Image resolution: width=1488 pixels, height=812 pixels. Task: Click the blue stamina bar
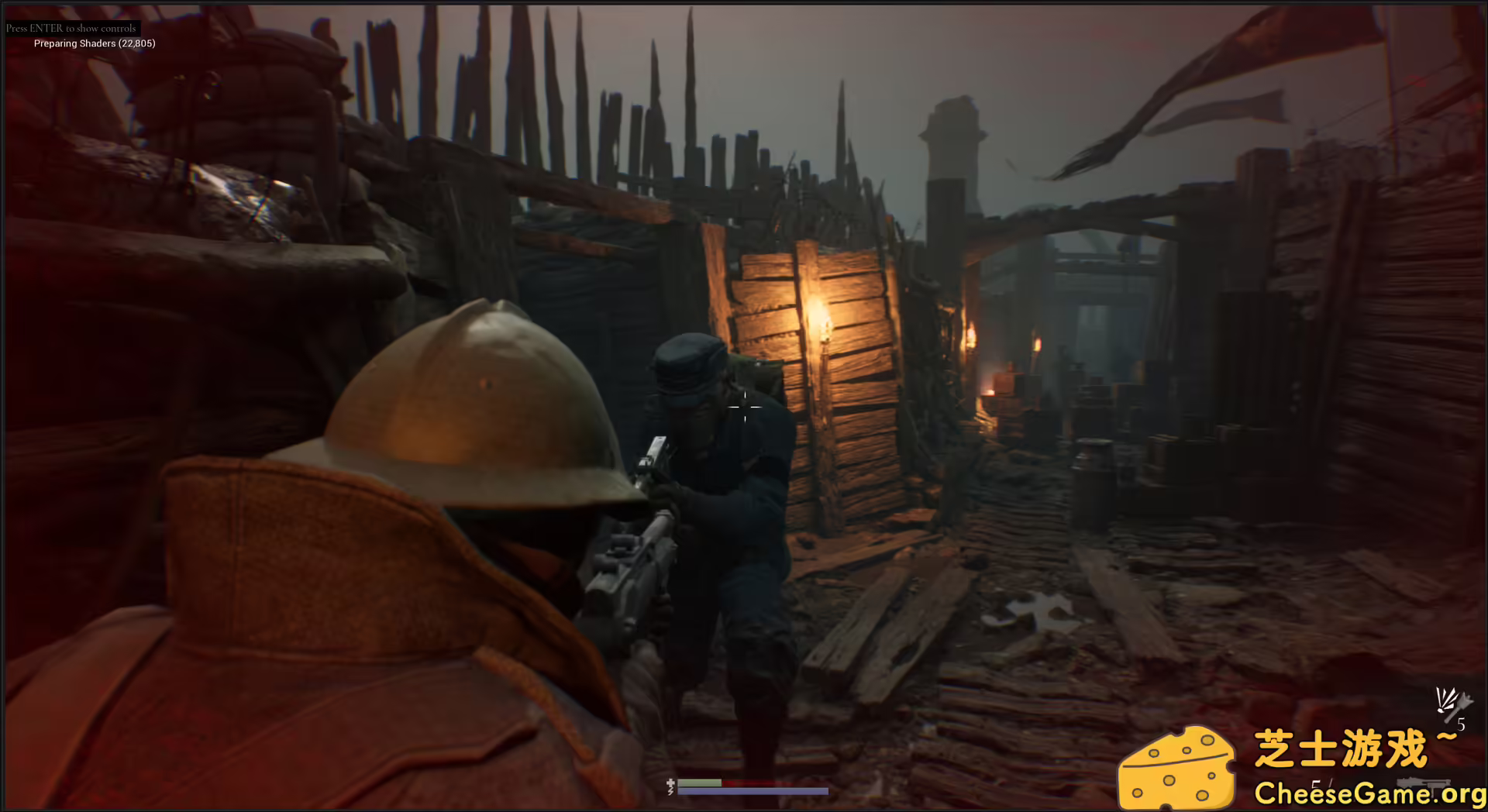pyautogui.click(x=752, y=792)
